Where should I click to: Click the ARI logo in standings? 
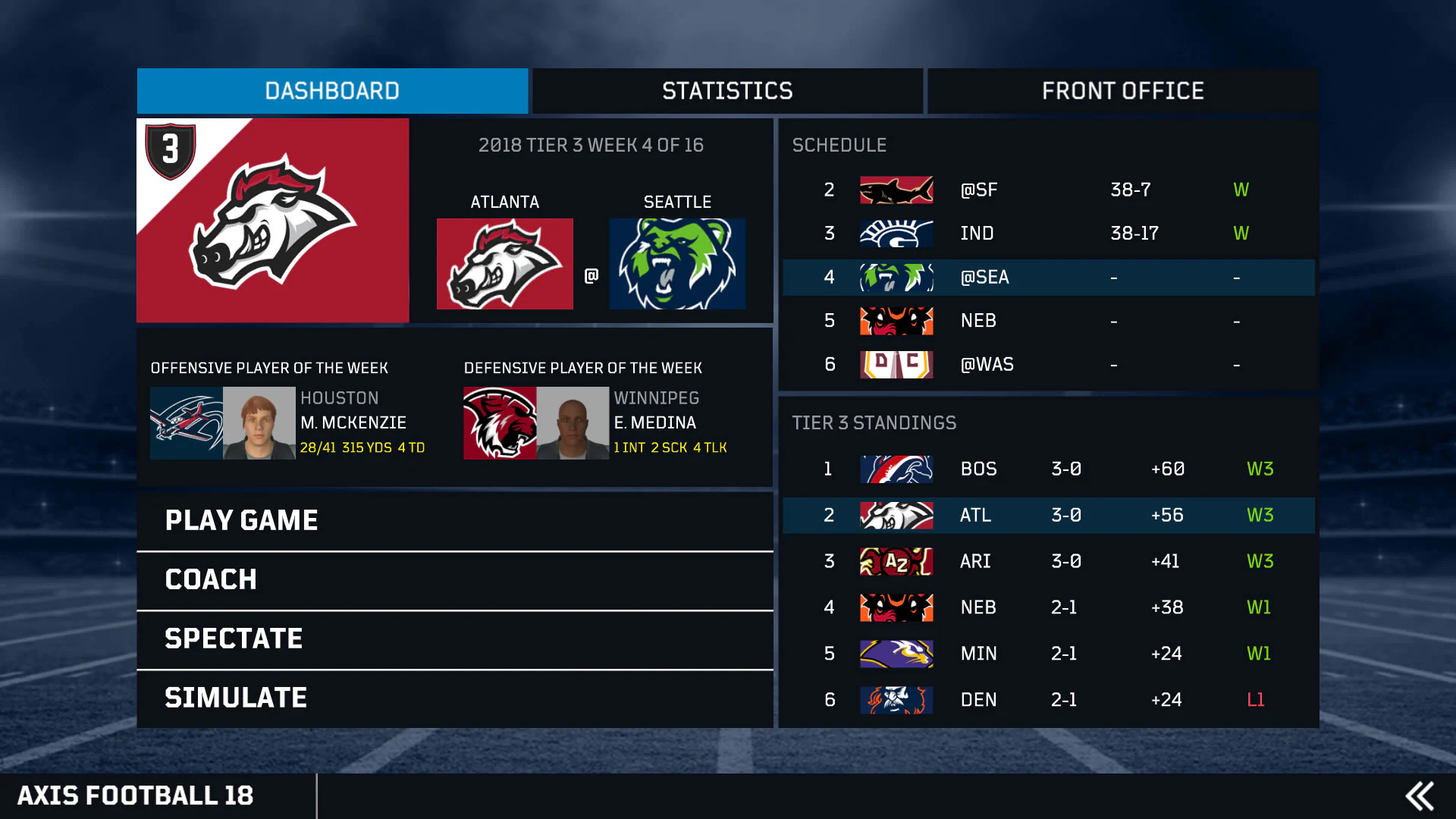896,561
